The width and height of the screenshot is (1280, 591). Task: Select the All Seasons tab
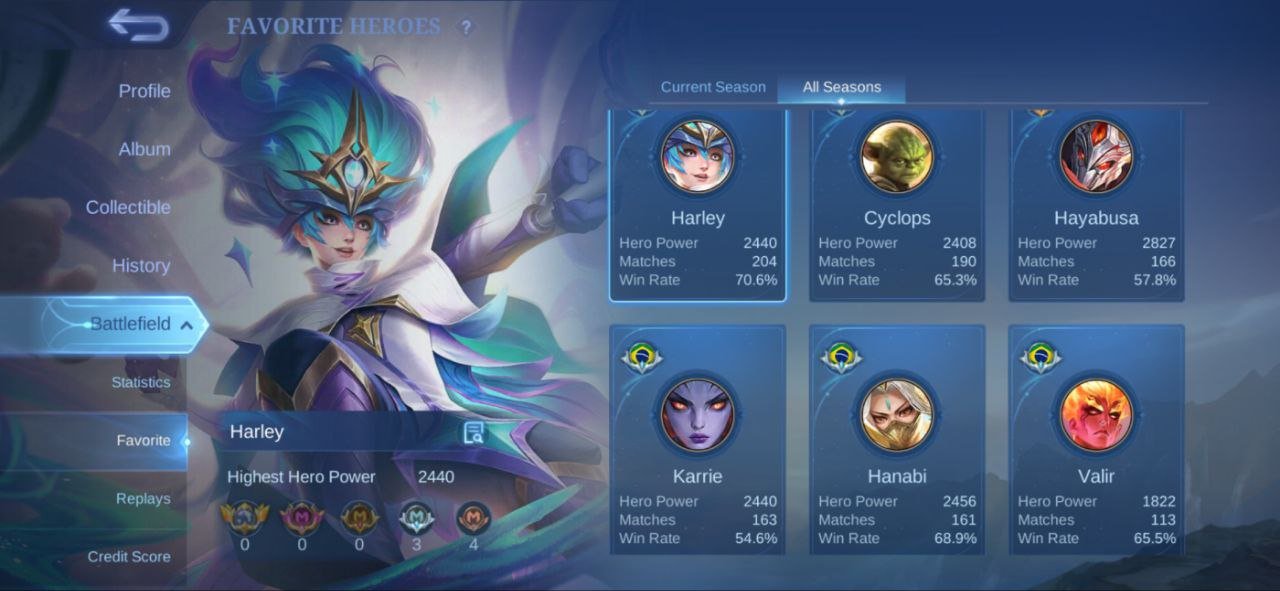(x=841, y=87)
